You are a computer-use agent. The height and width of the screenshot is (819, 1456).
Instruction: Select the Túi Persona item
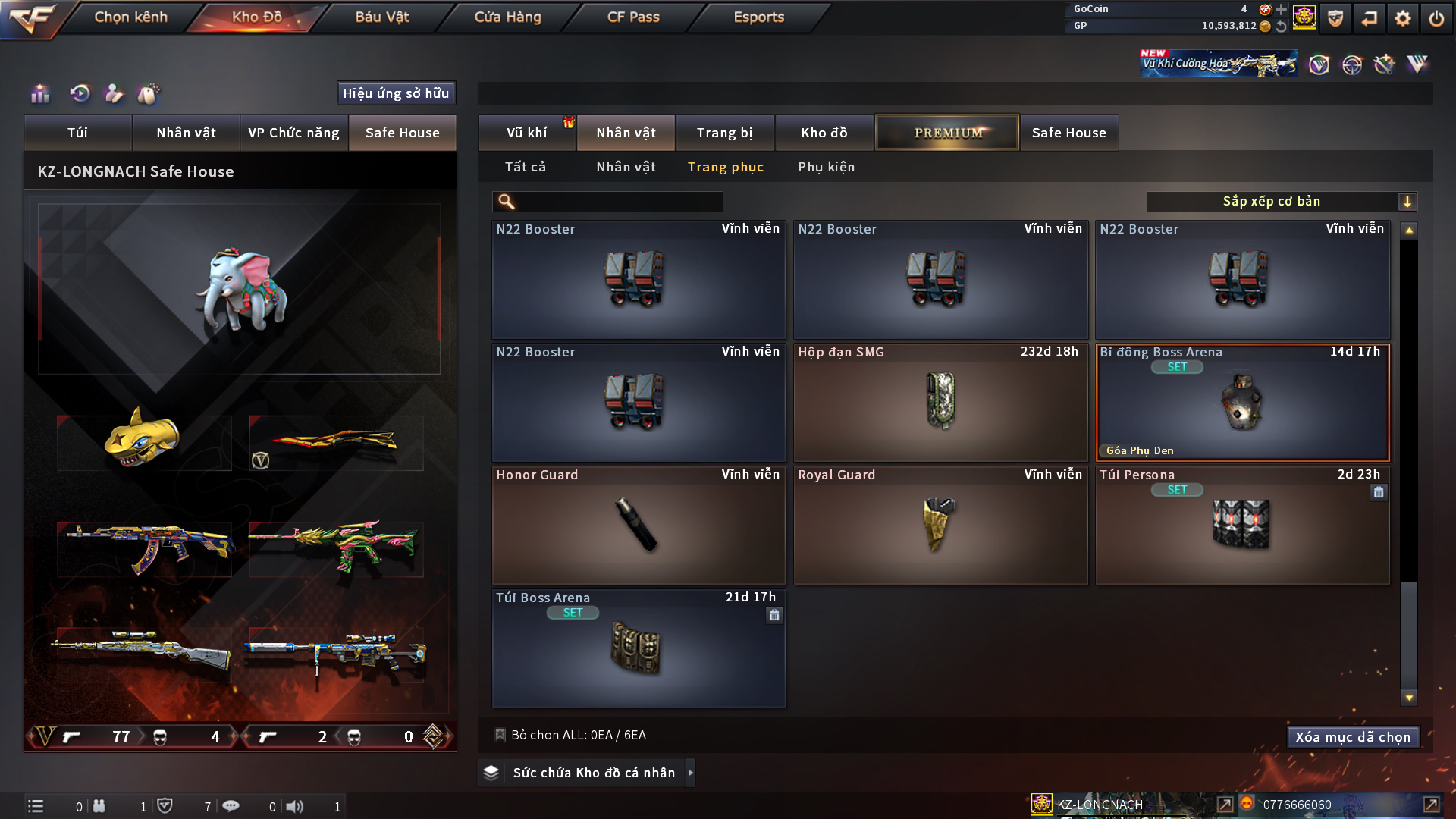point(1242,526)
